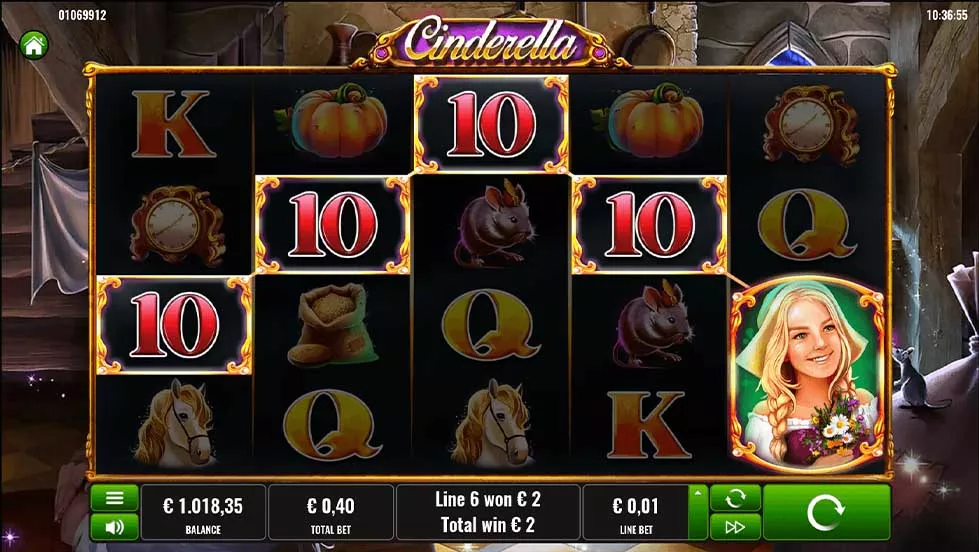Return to lobby via green home icon
The image size is (979, 552).
(x=34, y=44)
